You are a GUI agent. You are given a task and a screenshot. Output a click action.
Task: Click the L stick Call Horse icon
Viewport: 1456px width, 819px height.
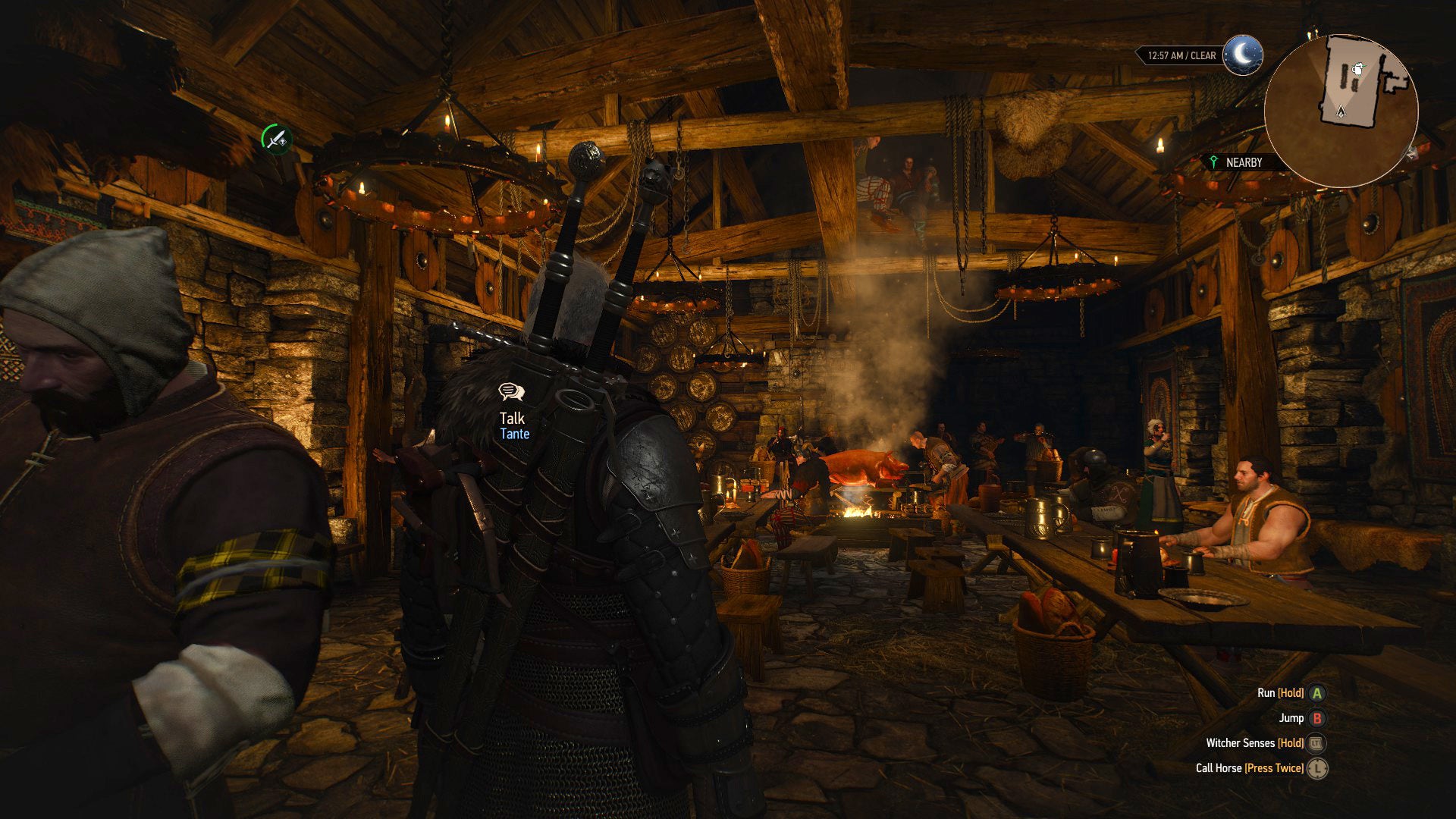(1317, 768)
